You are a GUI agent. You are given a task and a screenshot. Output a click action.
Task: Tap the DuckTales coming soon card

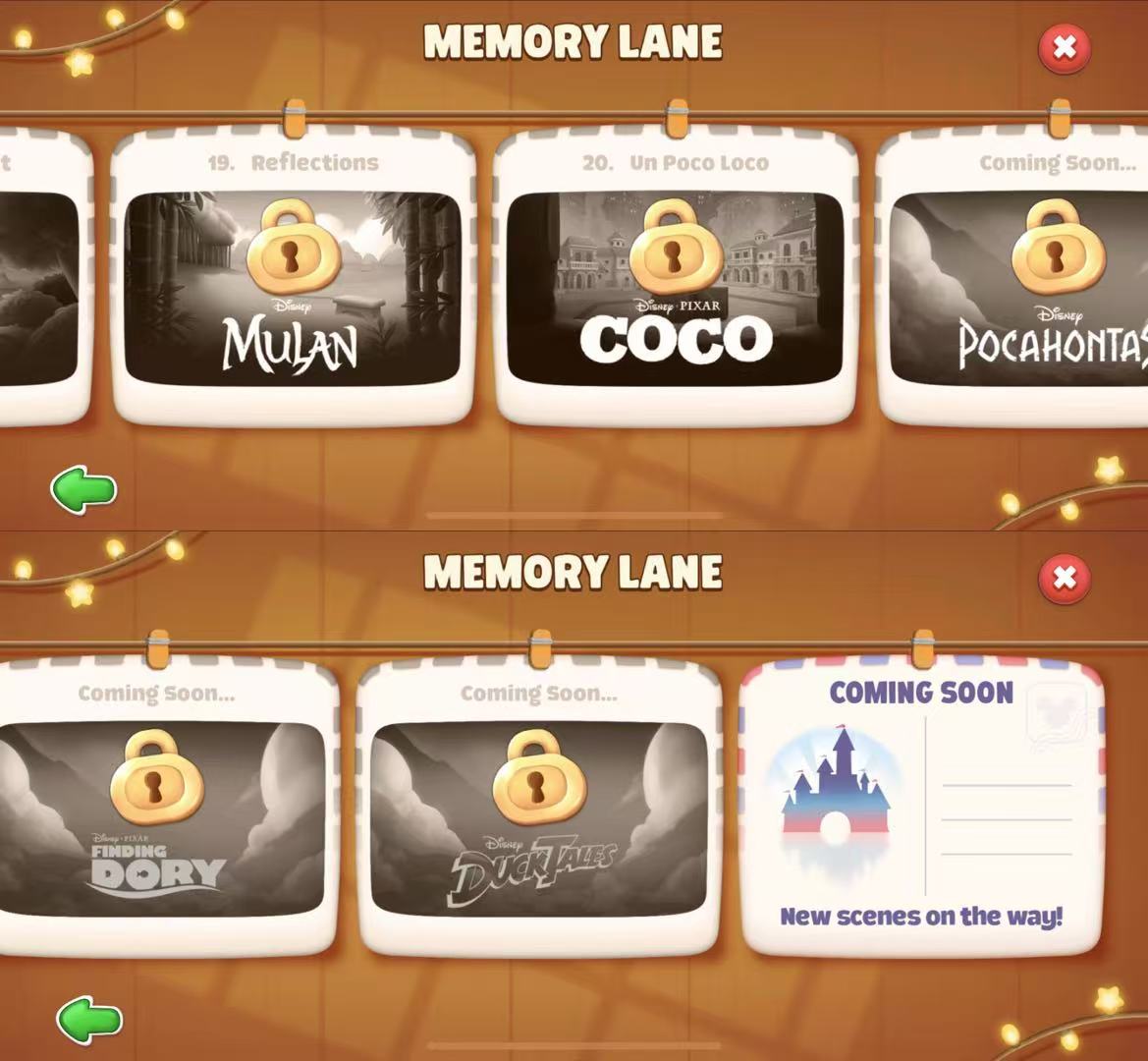pyautogui.click(x=538, y=817)
